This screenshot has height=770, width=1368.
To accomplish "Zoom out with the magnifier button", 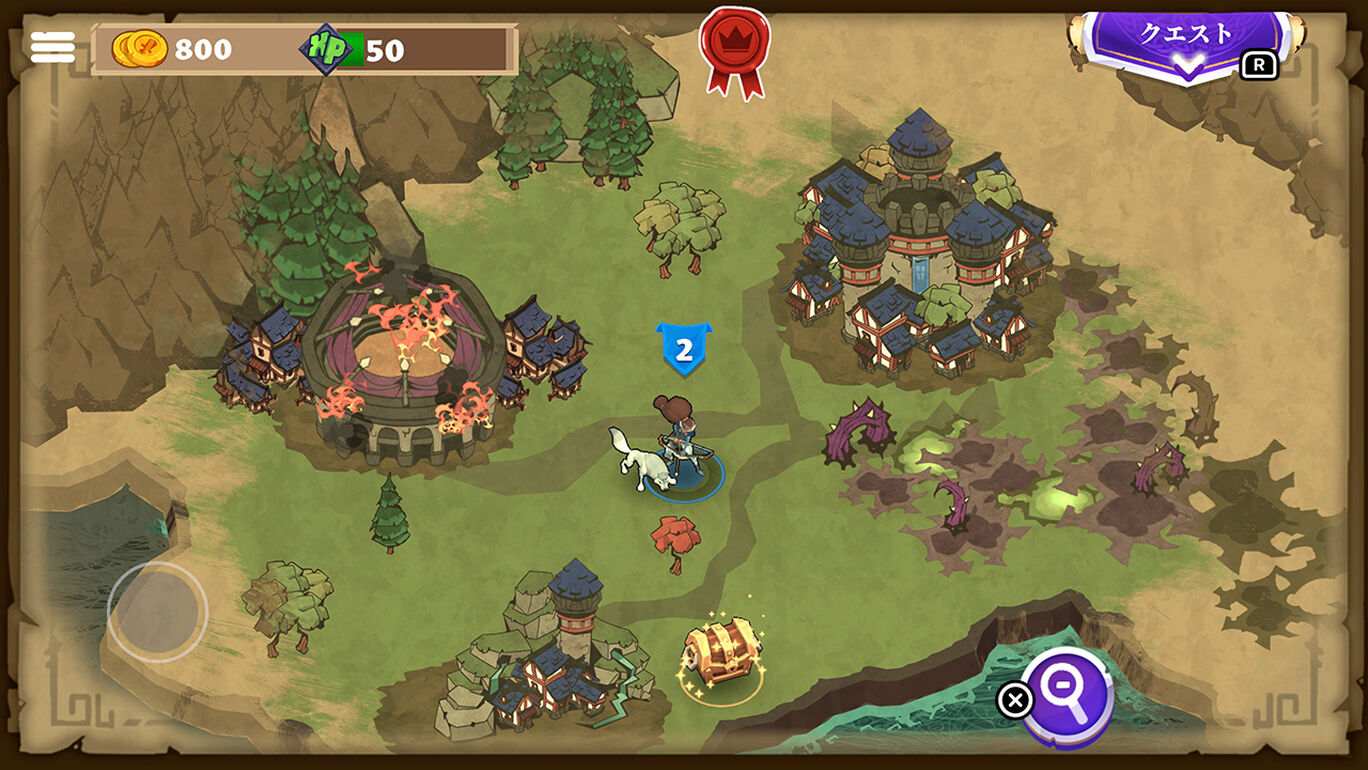I will (1069, 695).
